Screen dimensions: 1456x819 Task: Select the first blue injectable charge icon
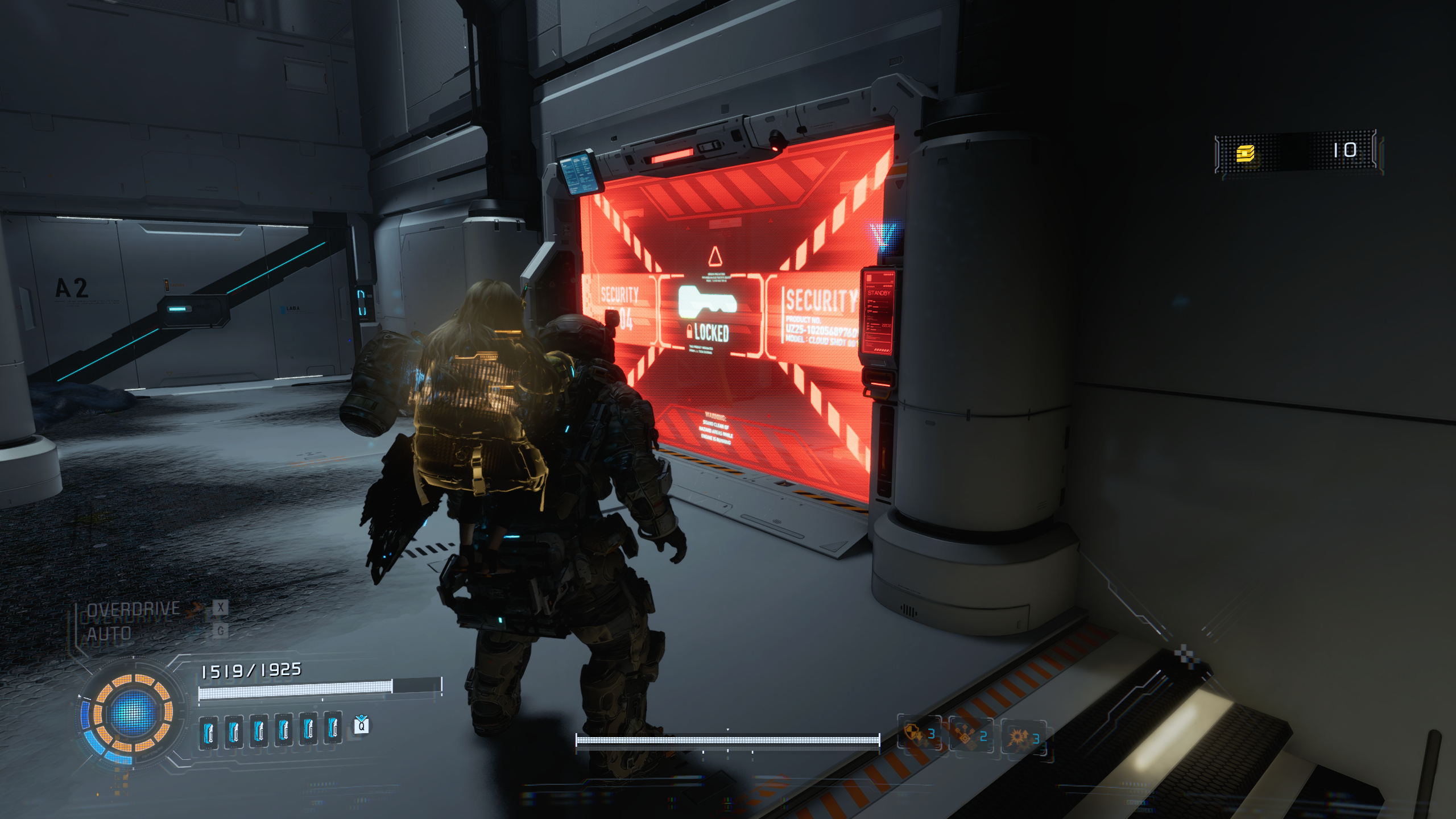tap(208, 731)
